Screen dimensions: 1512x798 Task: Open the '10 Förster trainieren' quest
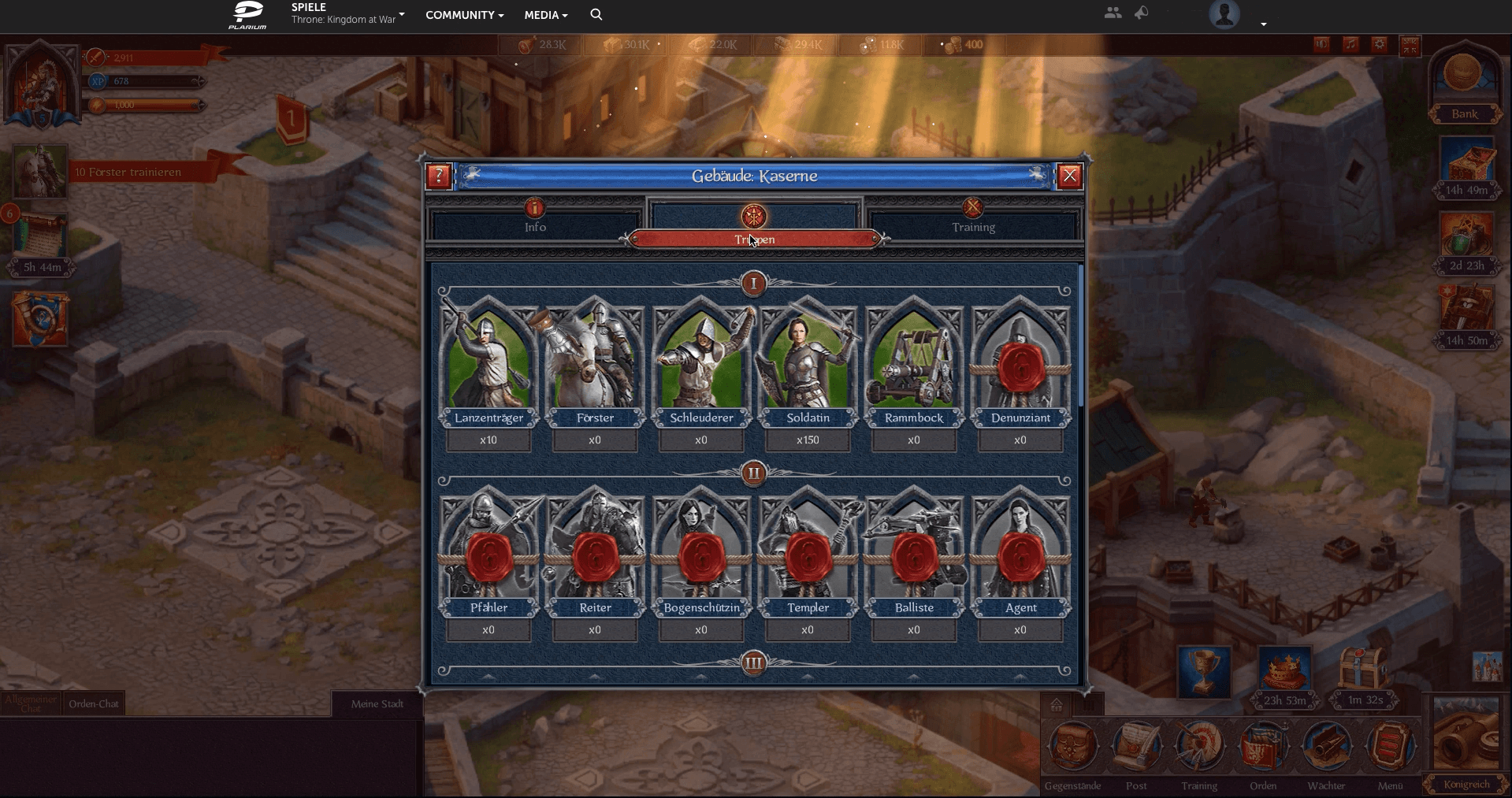(x=128, y=172)
